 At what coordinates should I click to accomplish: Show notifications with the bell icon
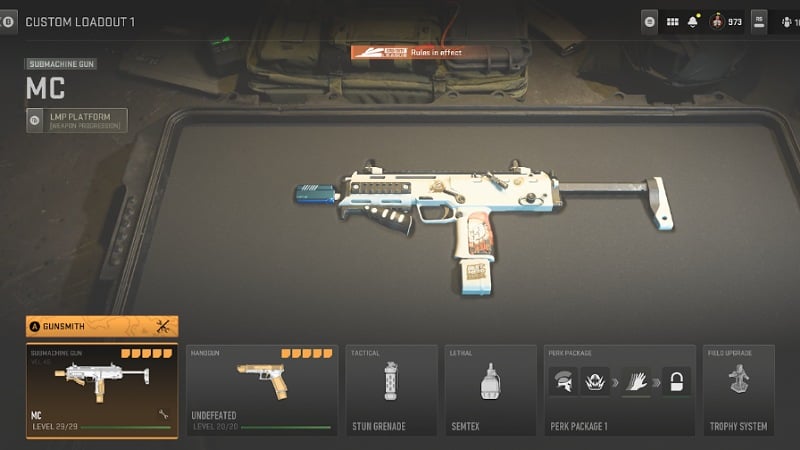(x=693, y=21)
